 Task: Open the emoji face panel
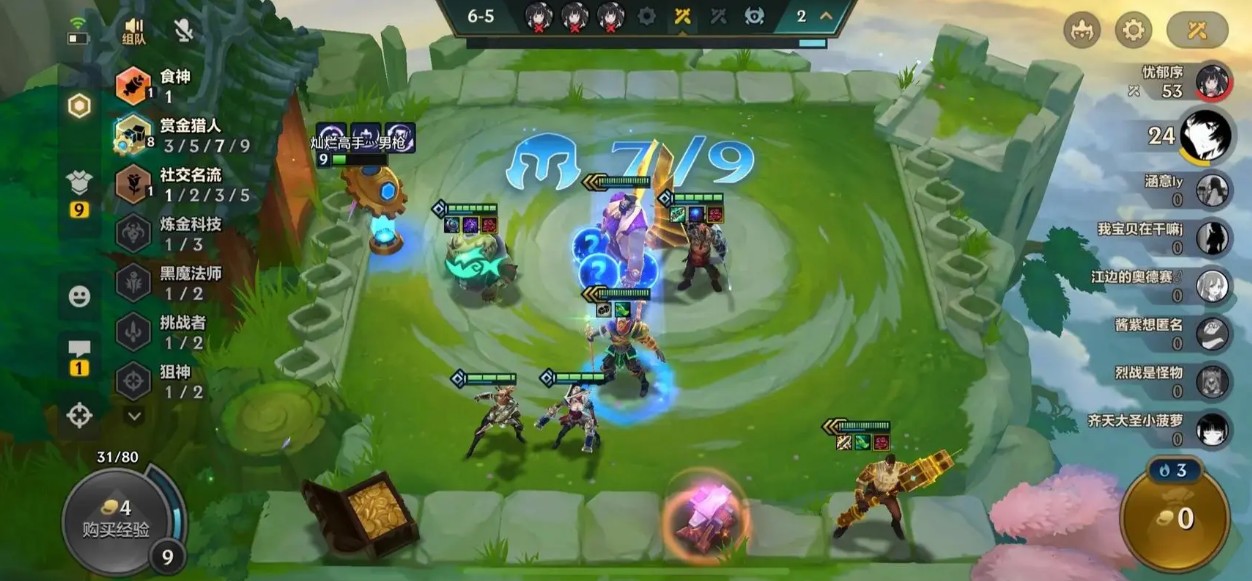80,296
